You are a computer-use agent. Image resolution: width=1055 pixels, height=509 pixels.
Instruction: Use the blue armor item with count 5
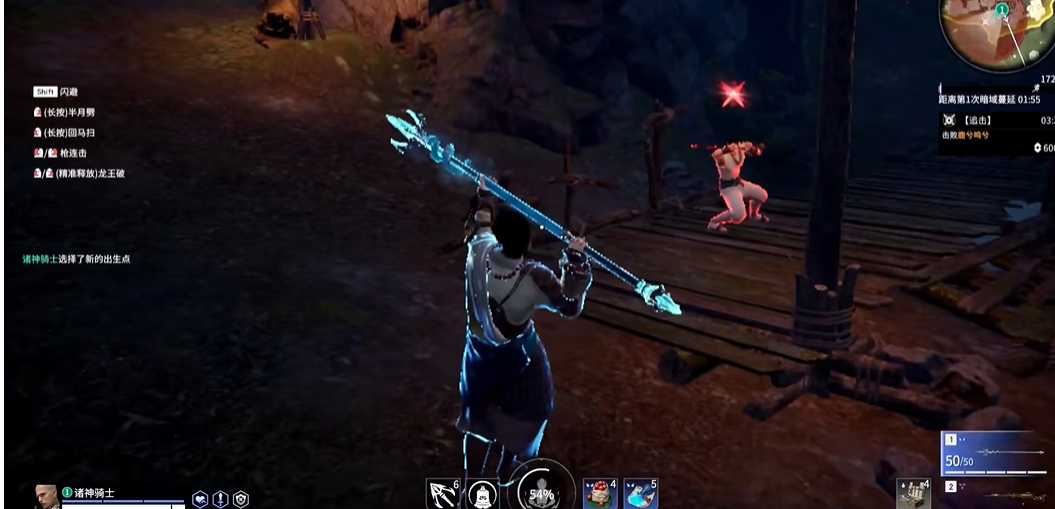click(x=640, y=493)
